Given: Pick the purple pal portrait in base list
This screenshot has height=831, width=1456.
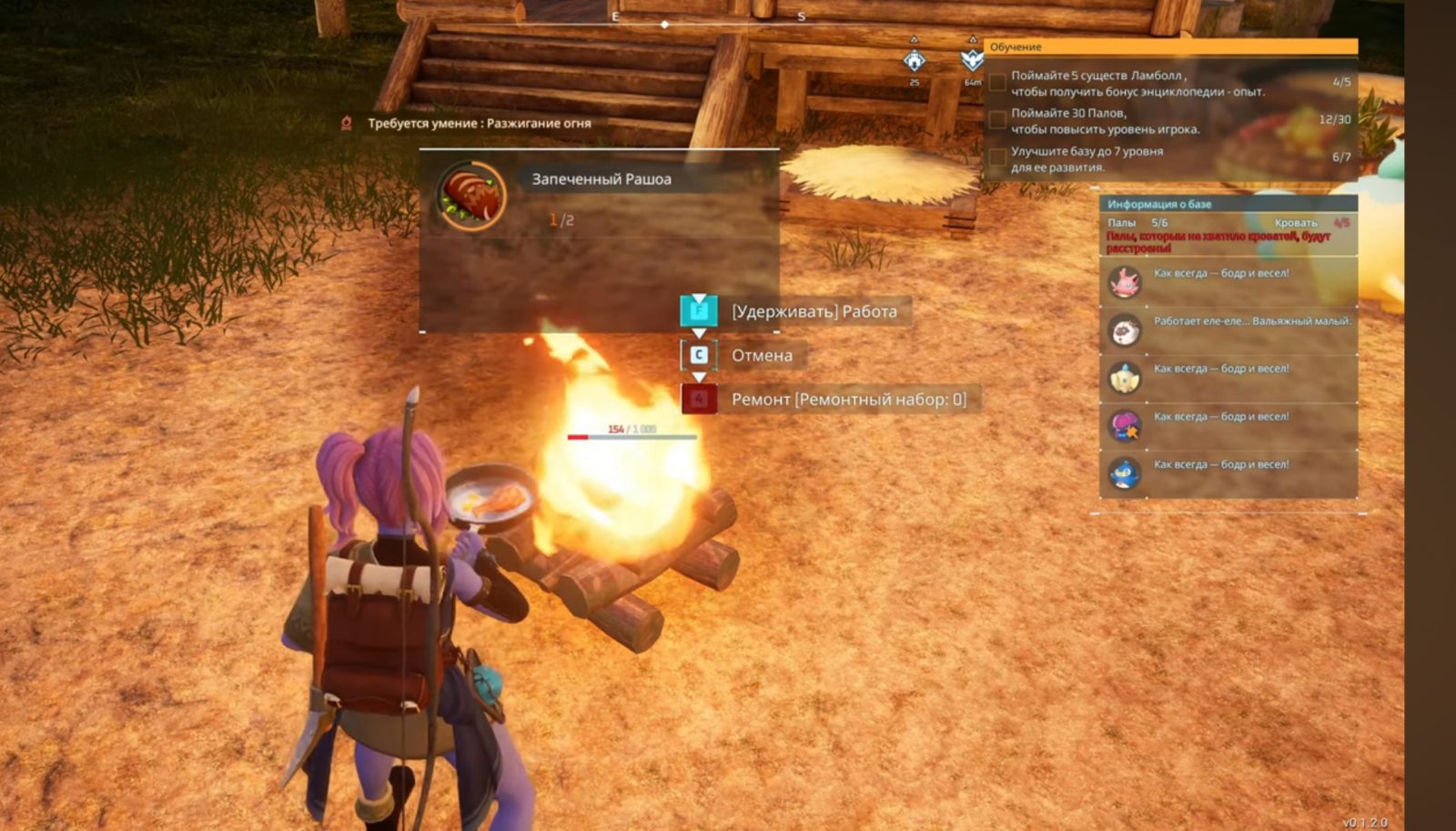Looking at the screenshot, I should coord(1125,425).
